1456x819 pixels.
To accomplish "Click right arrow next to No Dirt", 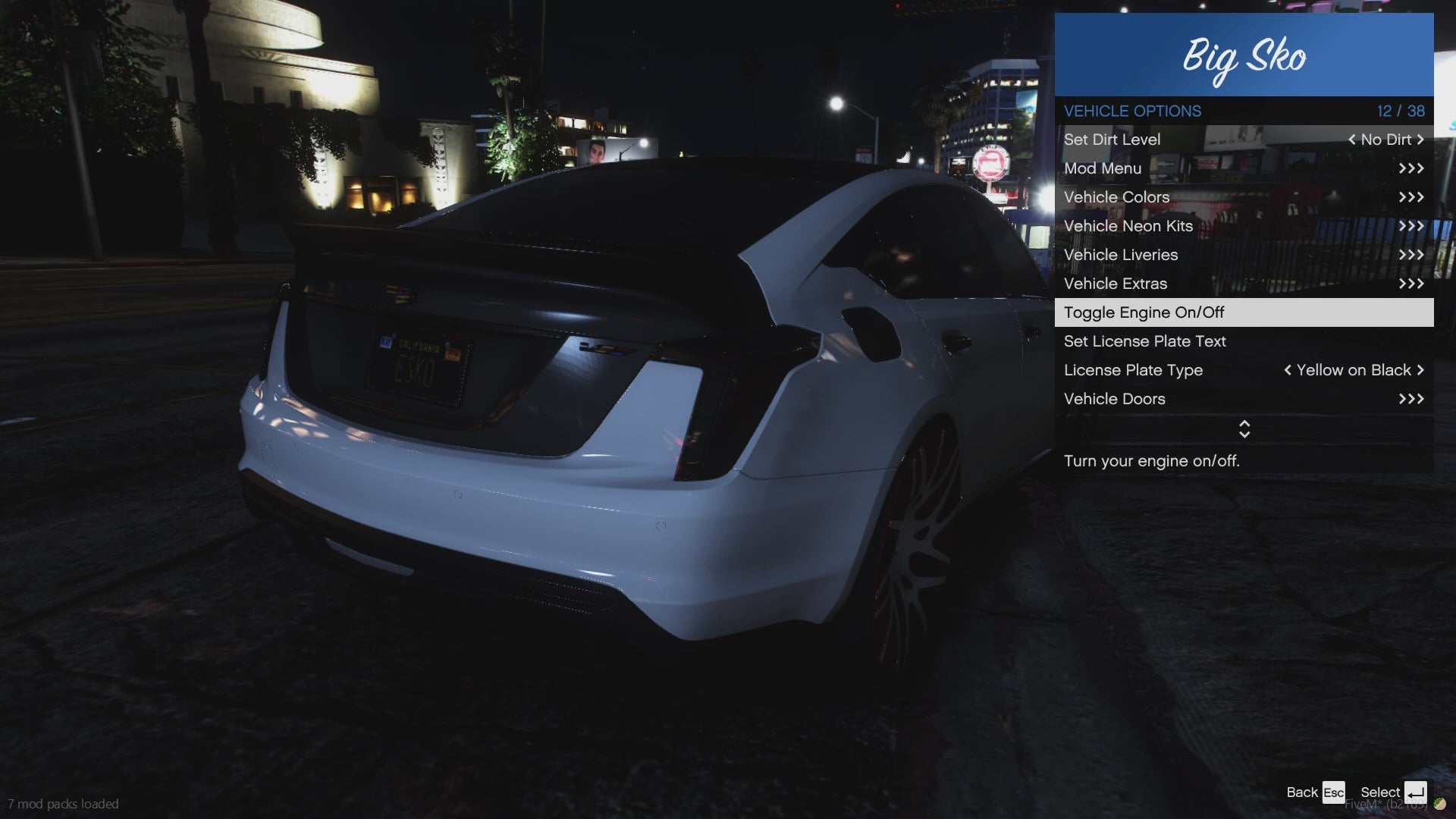I will tap(1420, 140).
